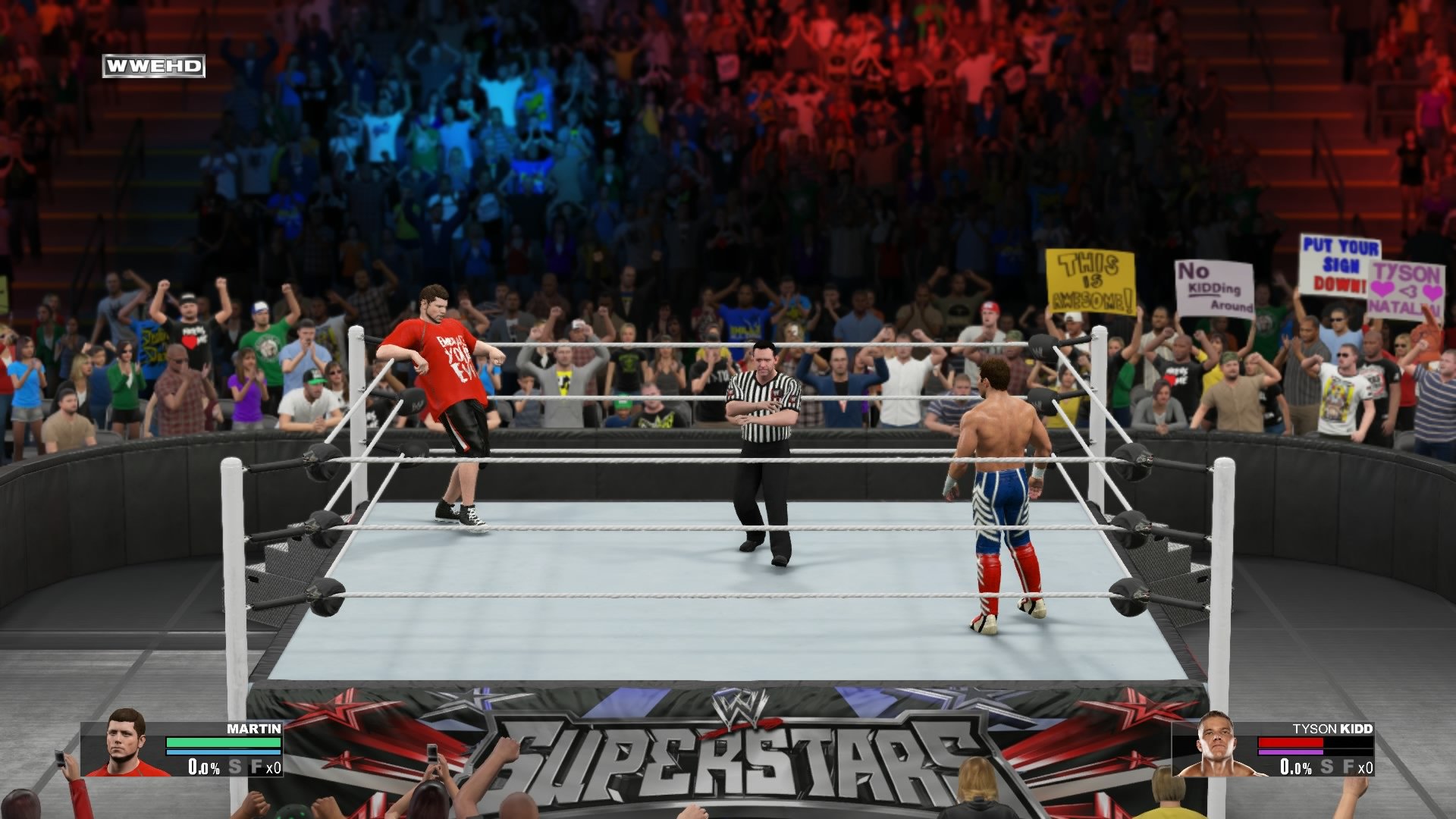Click Tyson Kidd's purple momentum meter
The image size is (1456, 819).
[x=1291, y=752]
